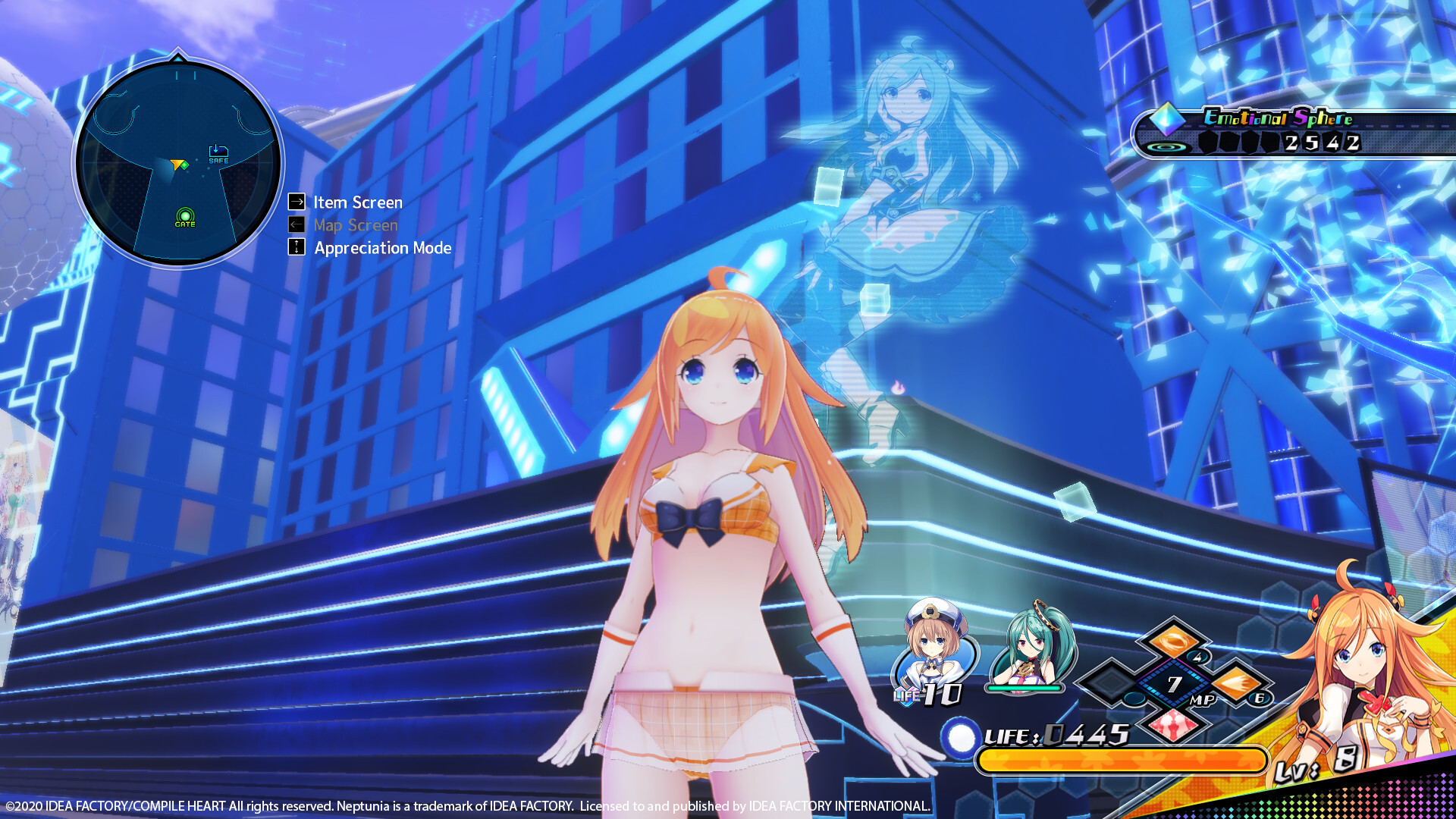Open the Item Screen

[356, 202]
